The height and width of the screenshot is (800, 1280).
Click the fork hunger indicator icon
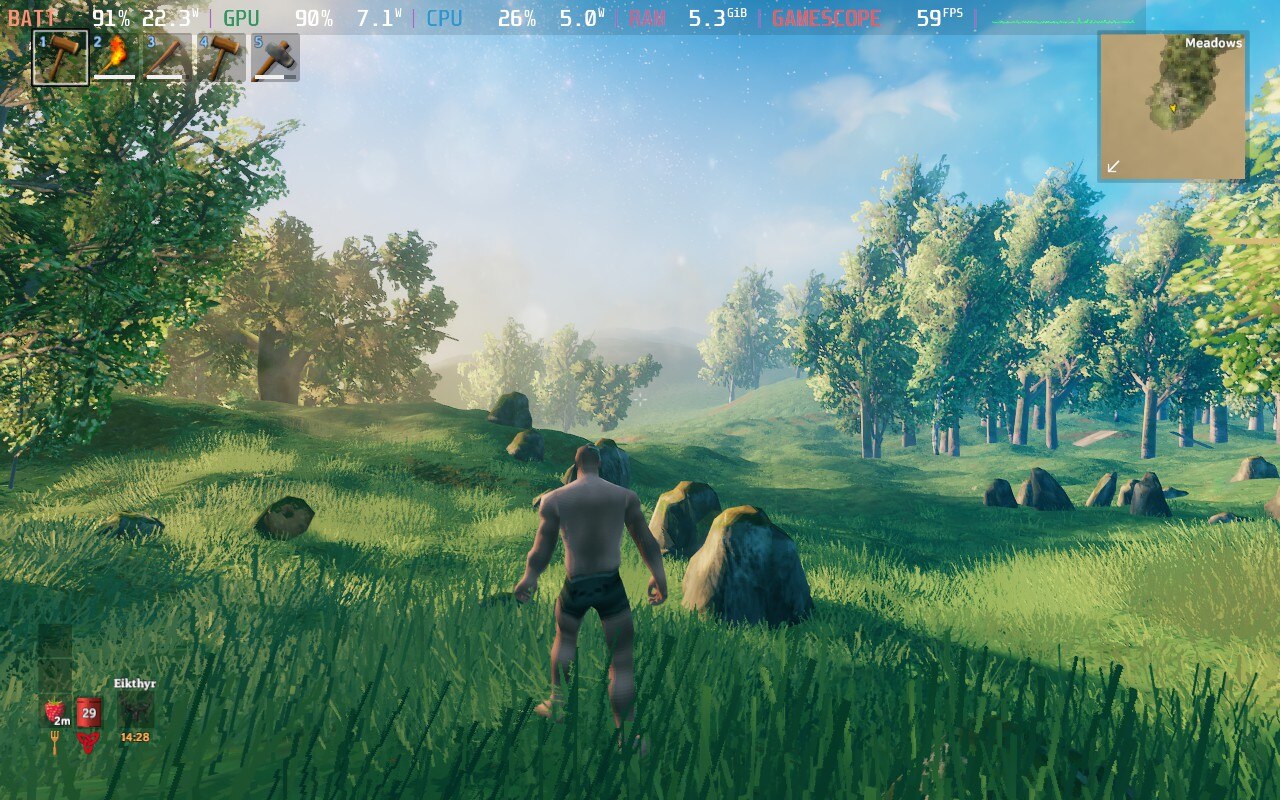pos(55,742)
